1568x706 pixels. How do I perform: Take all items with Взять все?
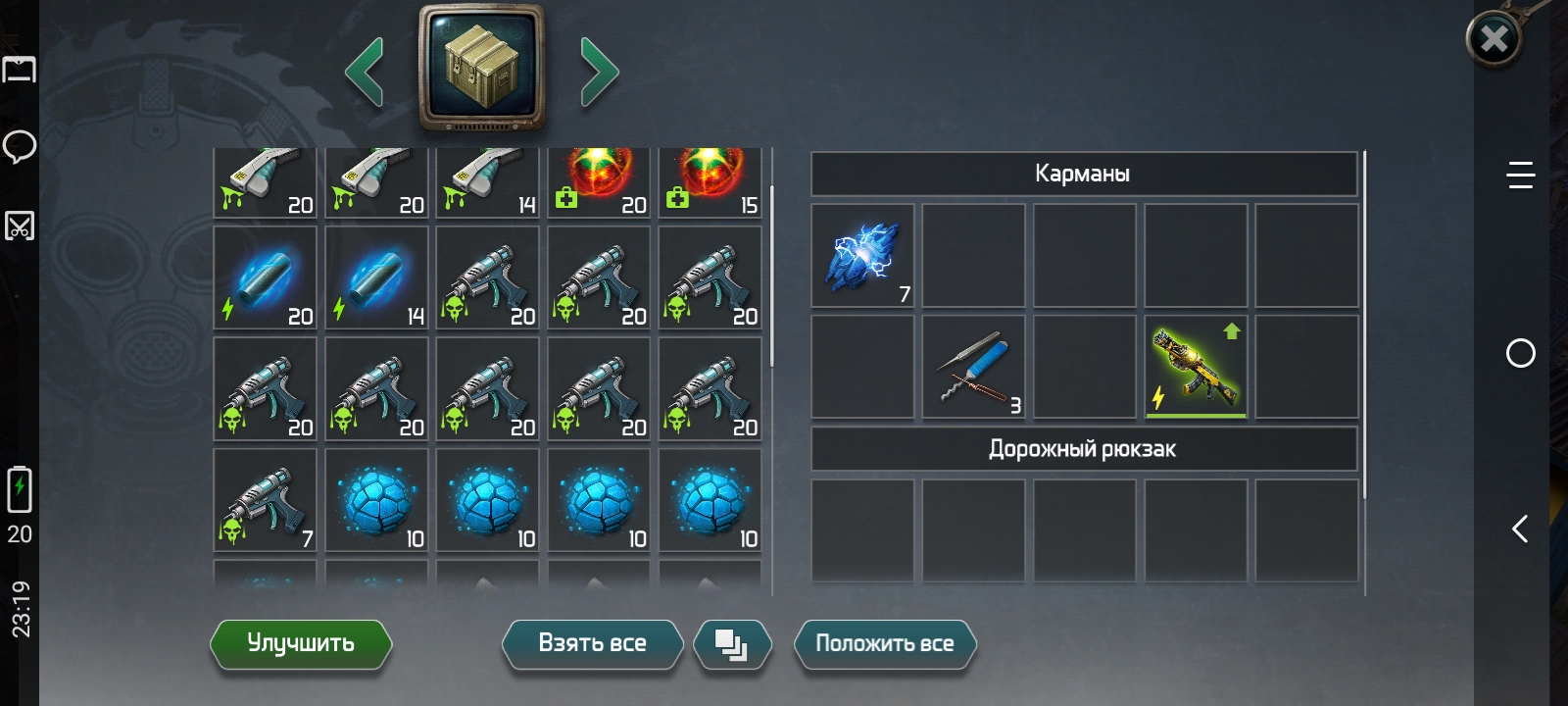click(592, 644)
